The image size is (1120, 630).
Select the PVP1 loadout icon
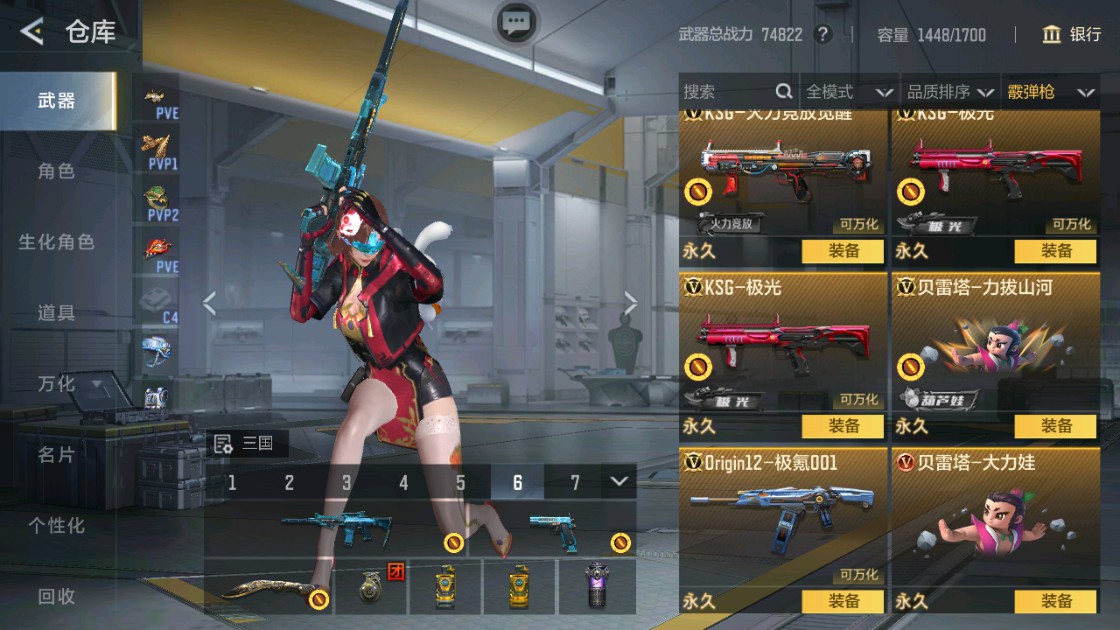(157, 150)
